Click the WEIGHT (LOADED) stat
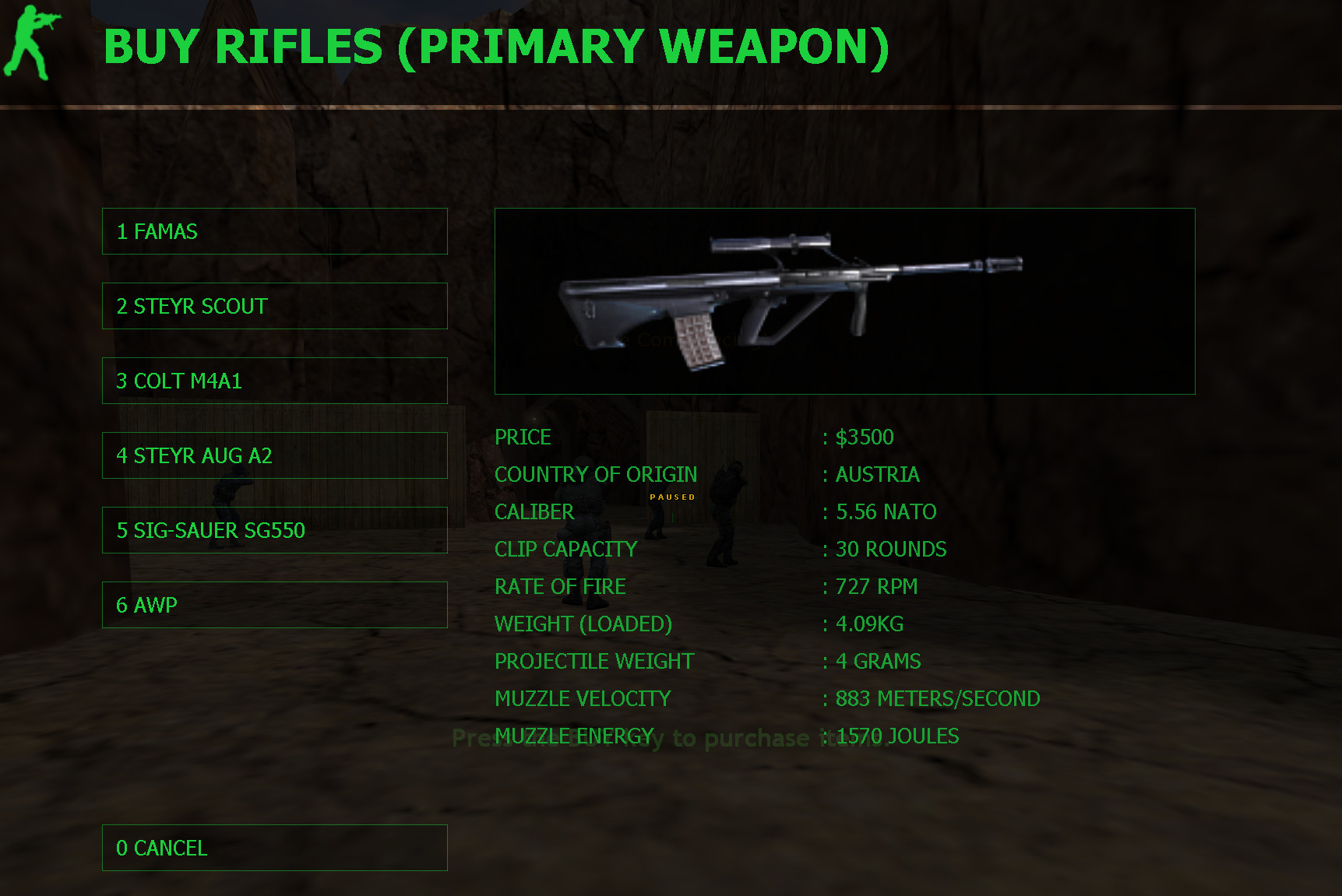Image resolution: width=1342 pixels, height=896 pixels. point(583,624)
